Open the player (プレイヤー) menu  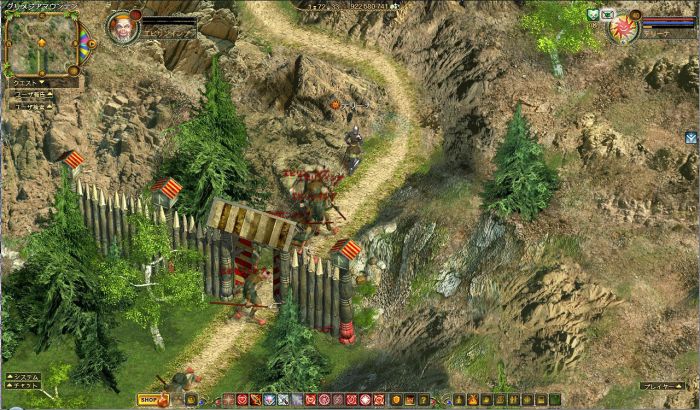(x=663, y=385)
